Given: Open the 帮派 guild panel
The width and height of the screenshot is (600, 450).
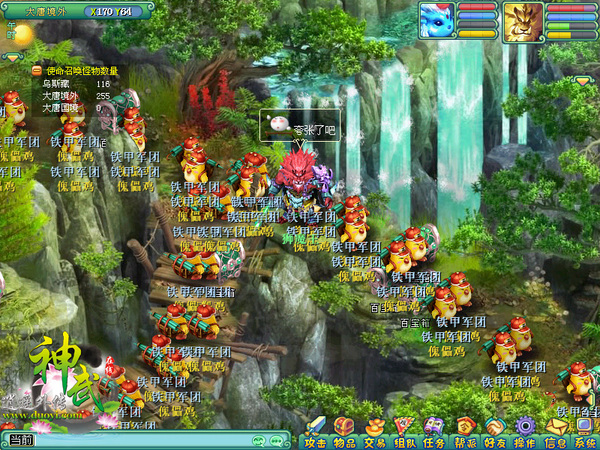Looking at the screenshot, I should click(x=464, y=431).
